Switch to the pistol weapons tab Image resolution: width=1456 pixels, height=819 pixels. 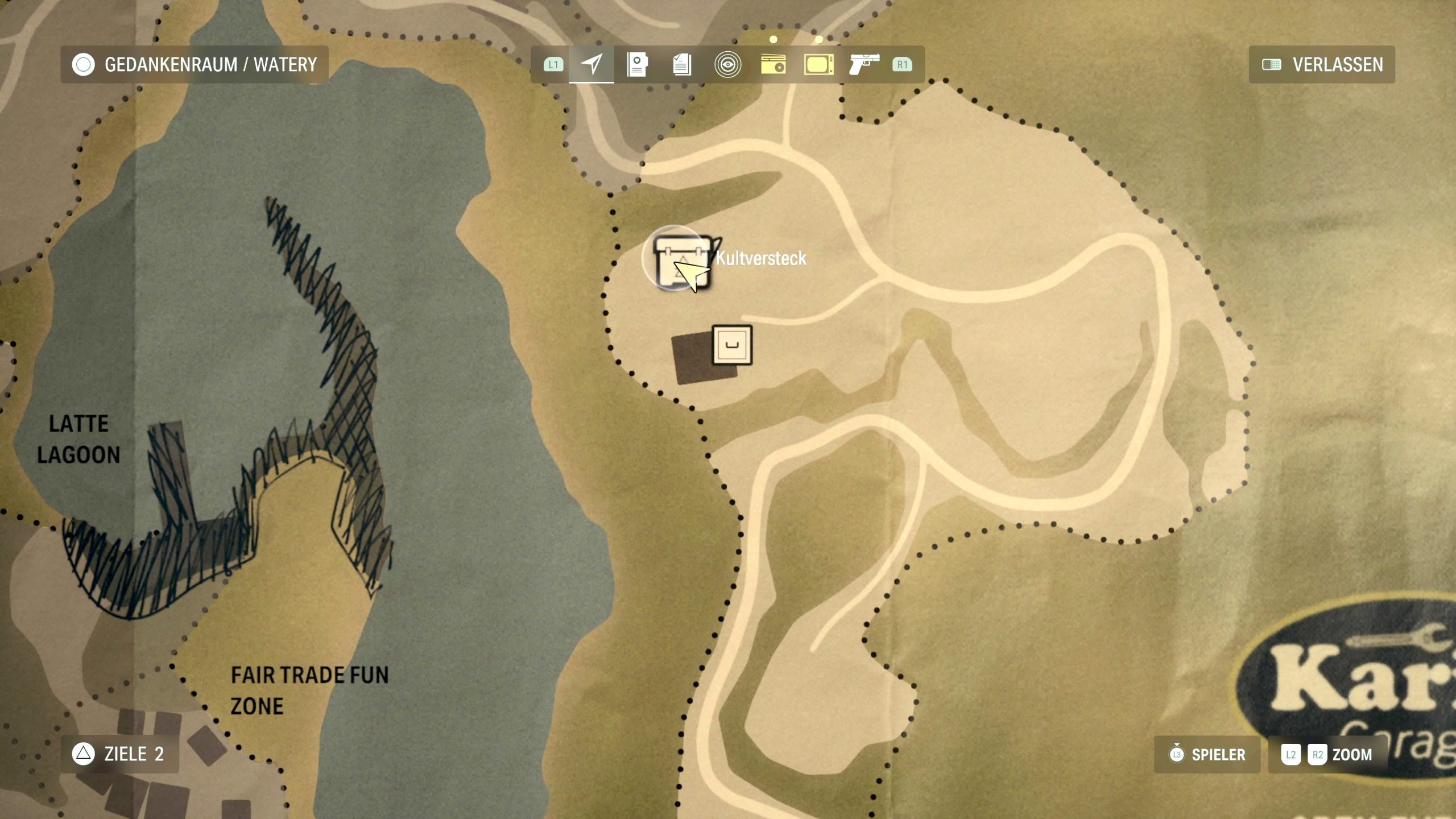(864, 64)
